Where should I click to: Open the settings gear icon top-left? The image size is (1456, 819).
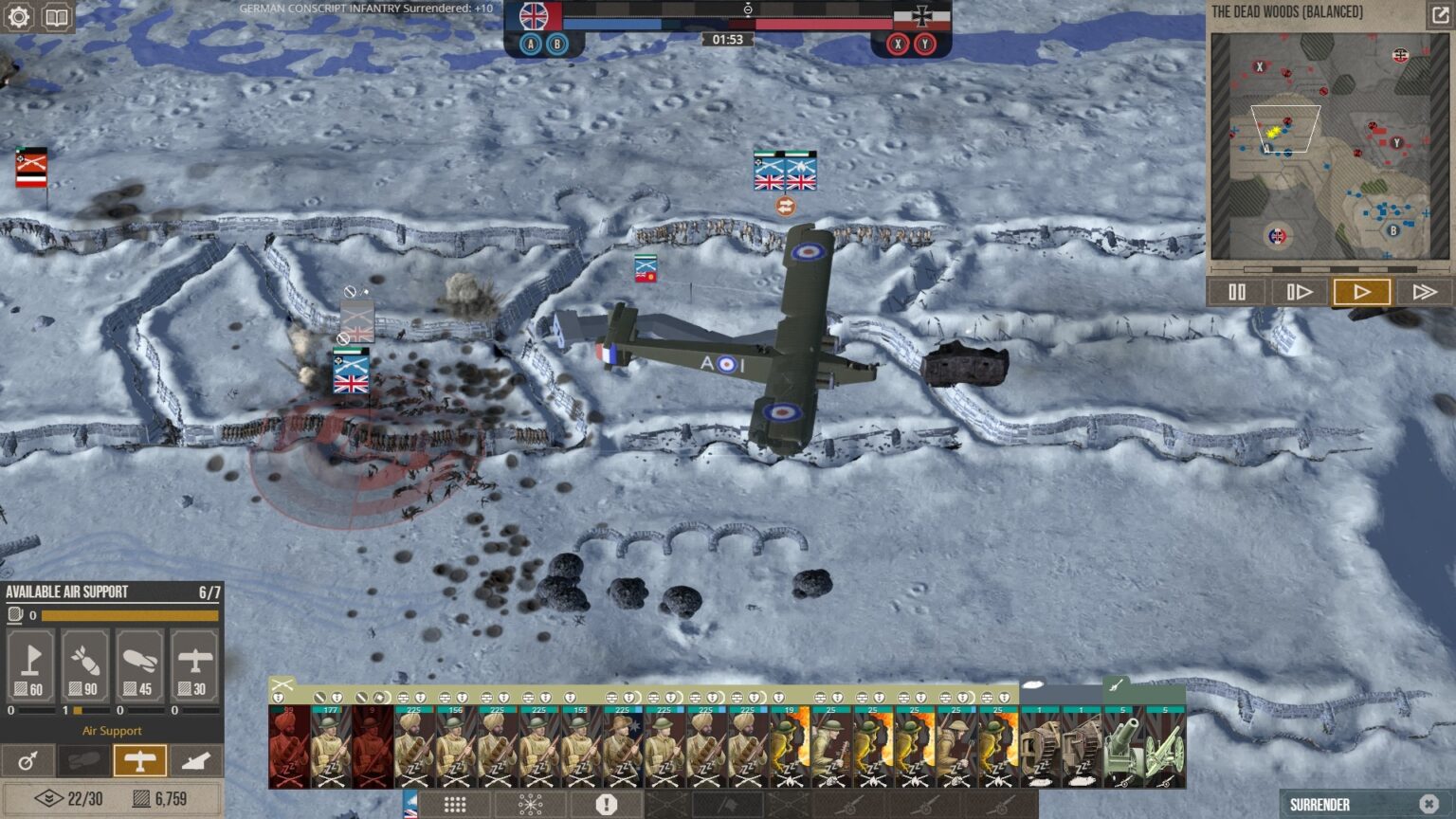point(17,17)
